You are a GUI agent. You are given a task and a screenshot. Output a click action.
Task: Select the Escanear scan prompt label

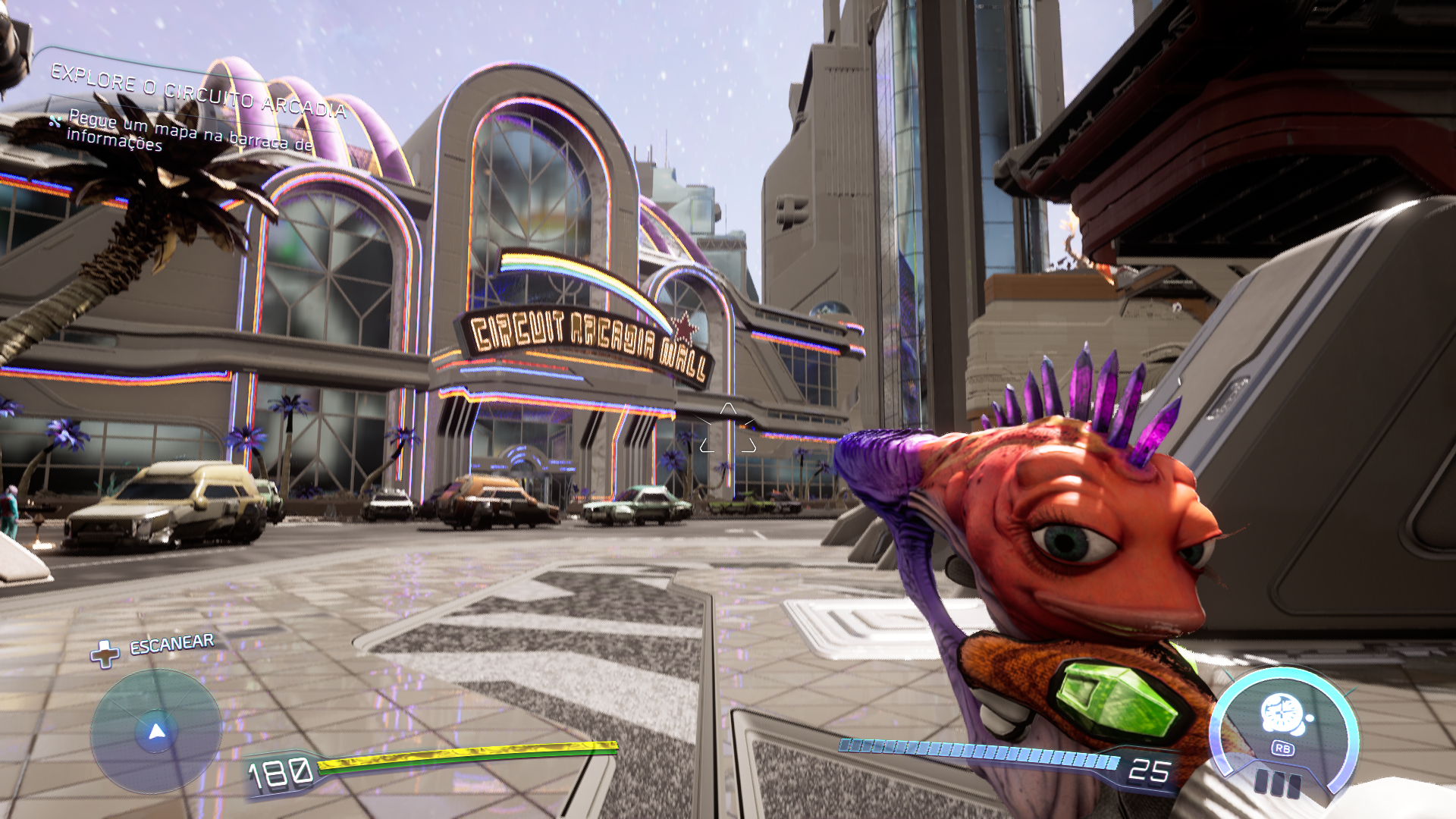(171, 645)
